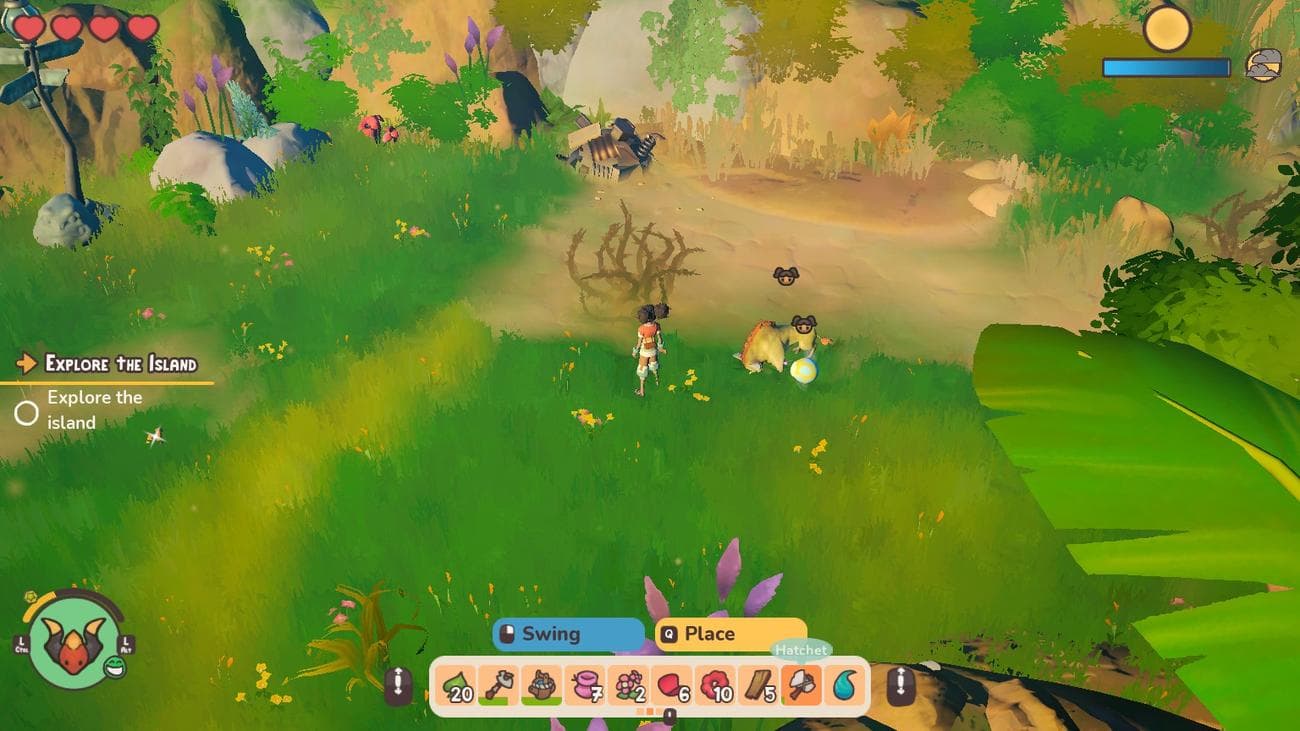This screenshot has width=1300, height=731.
Task: Select the wooden plank stack
Action: (x=759, y=686)
